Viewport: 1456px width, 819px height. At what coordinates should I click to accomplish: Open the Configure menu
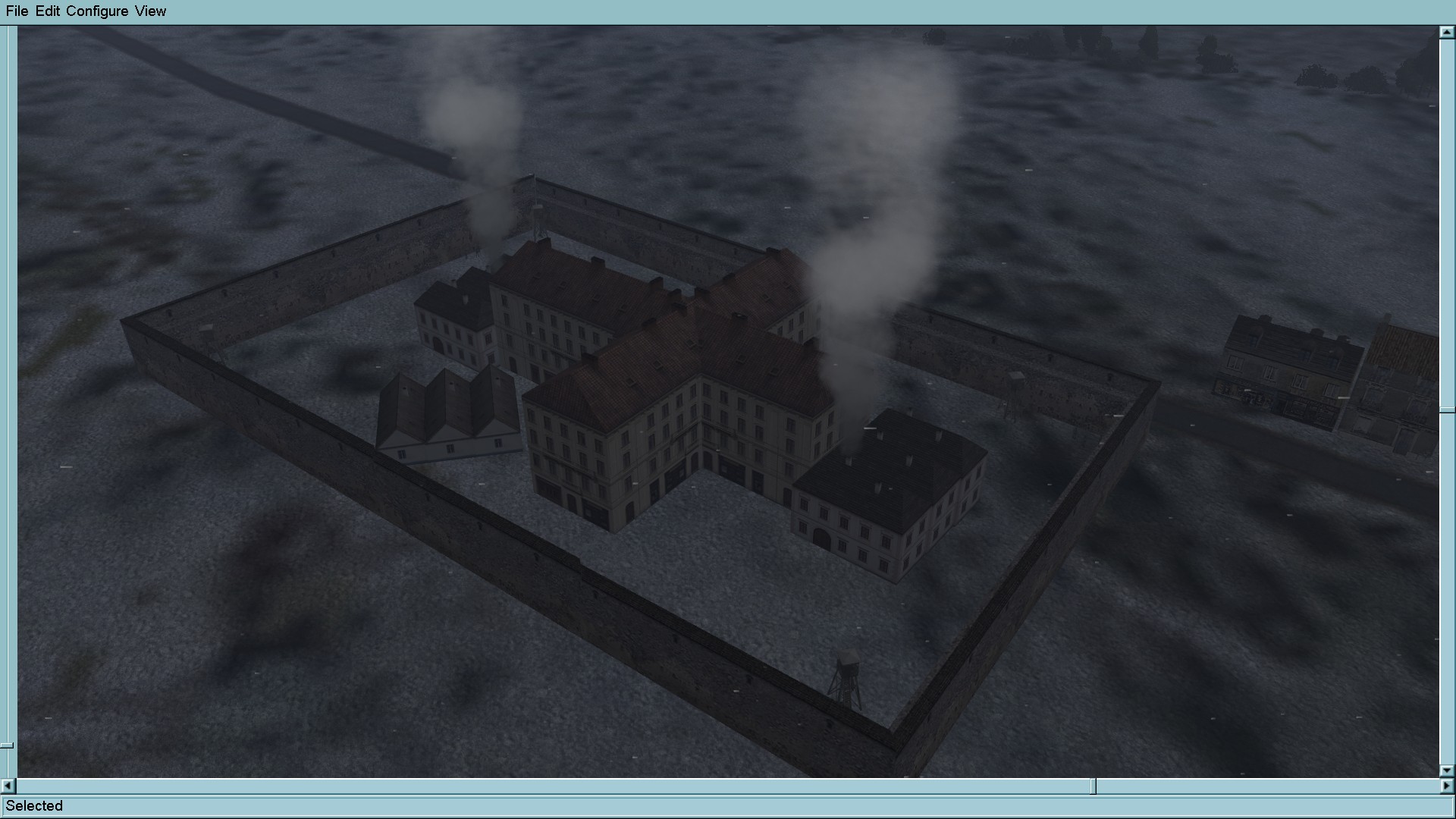[x=97, y=11]
